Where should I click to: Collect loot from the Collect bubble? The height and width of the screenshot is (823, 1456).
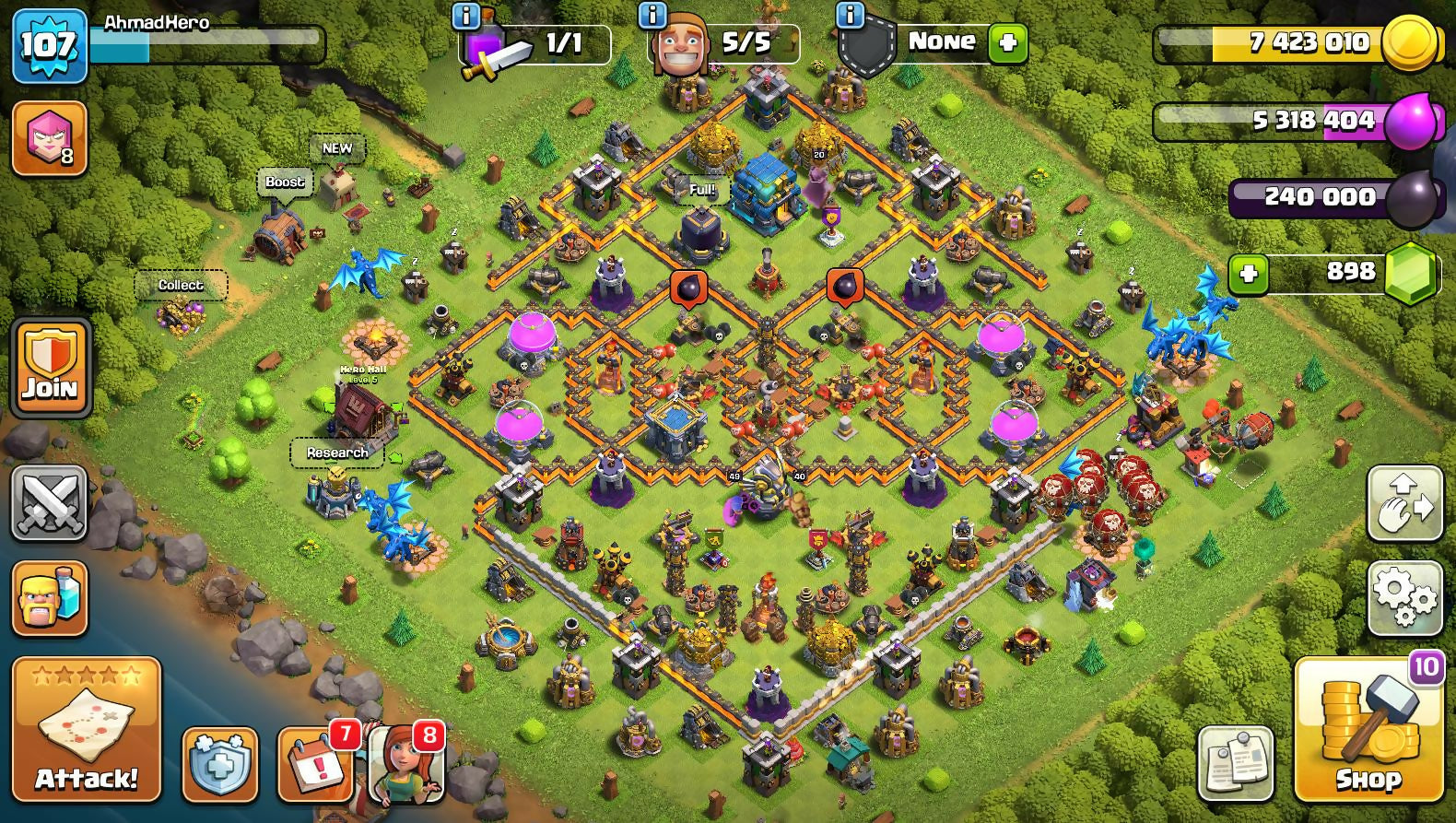pos(181,285)
